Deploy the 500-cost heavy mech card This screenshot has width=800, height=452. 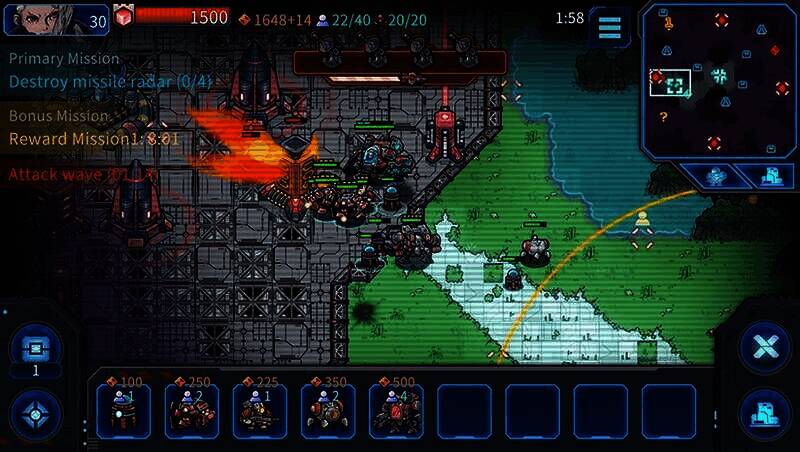click(395, 410)
